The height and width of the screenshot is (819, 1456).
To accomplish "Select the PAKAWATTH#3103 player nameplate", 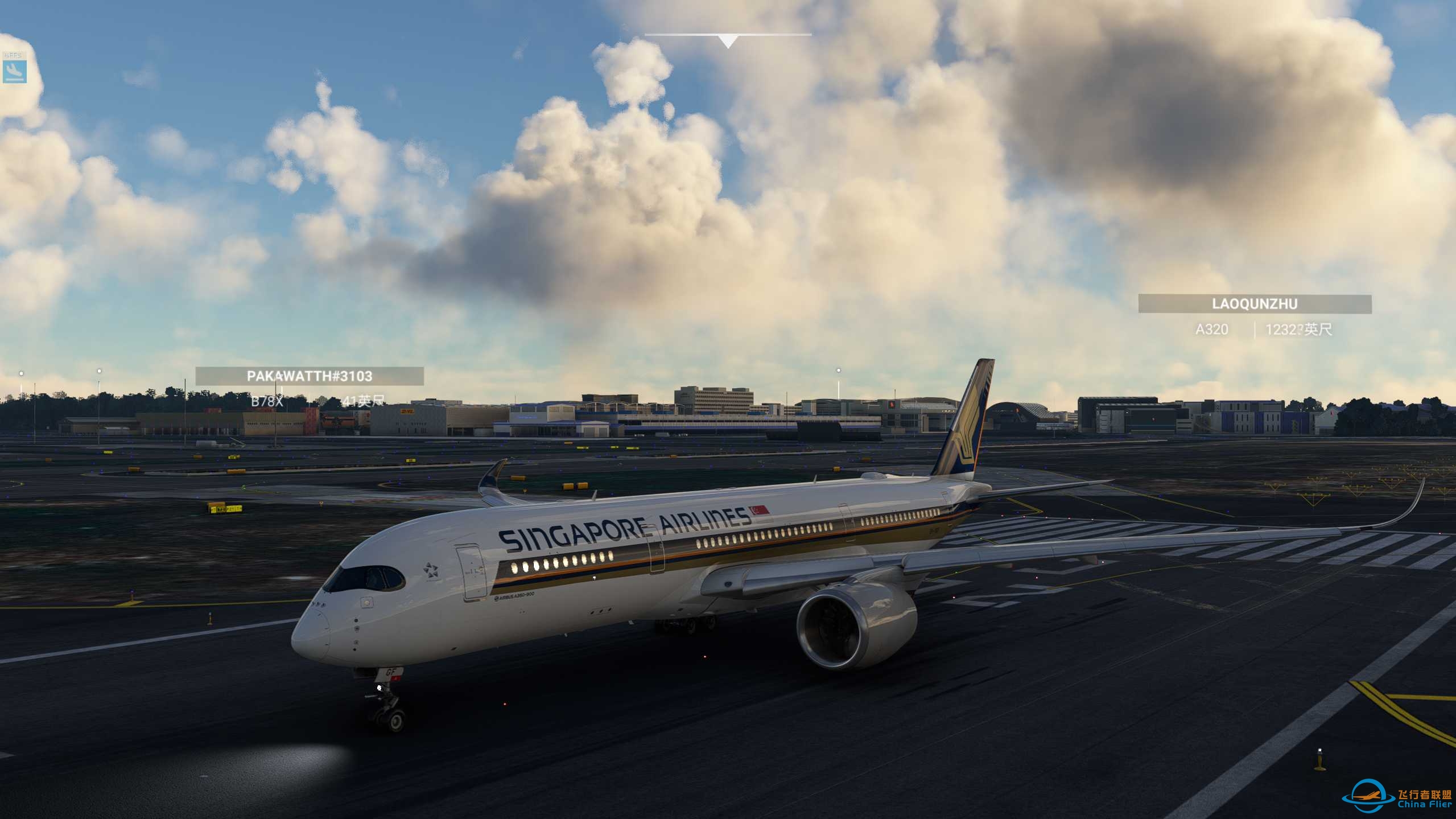I will (310, 376).
